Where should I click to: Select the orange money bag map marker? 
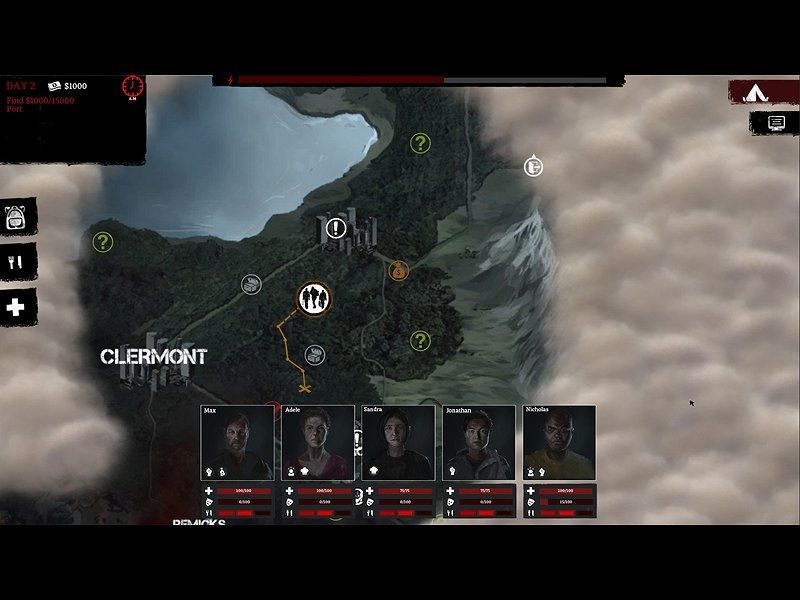(x=399, y=270)
